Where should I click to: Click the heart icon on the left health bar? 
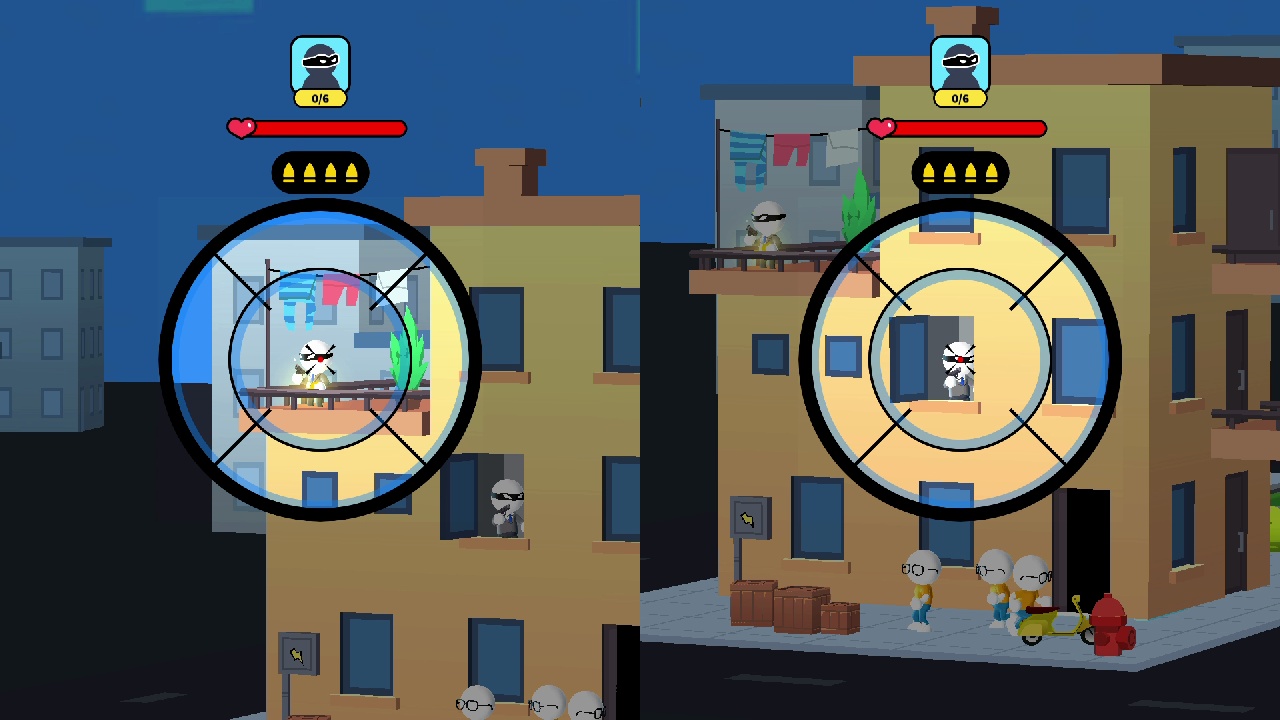pos(240,128)
